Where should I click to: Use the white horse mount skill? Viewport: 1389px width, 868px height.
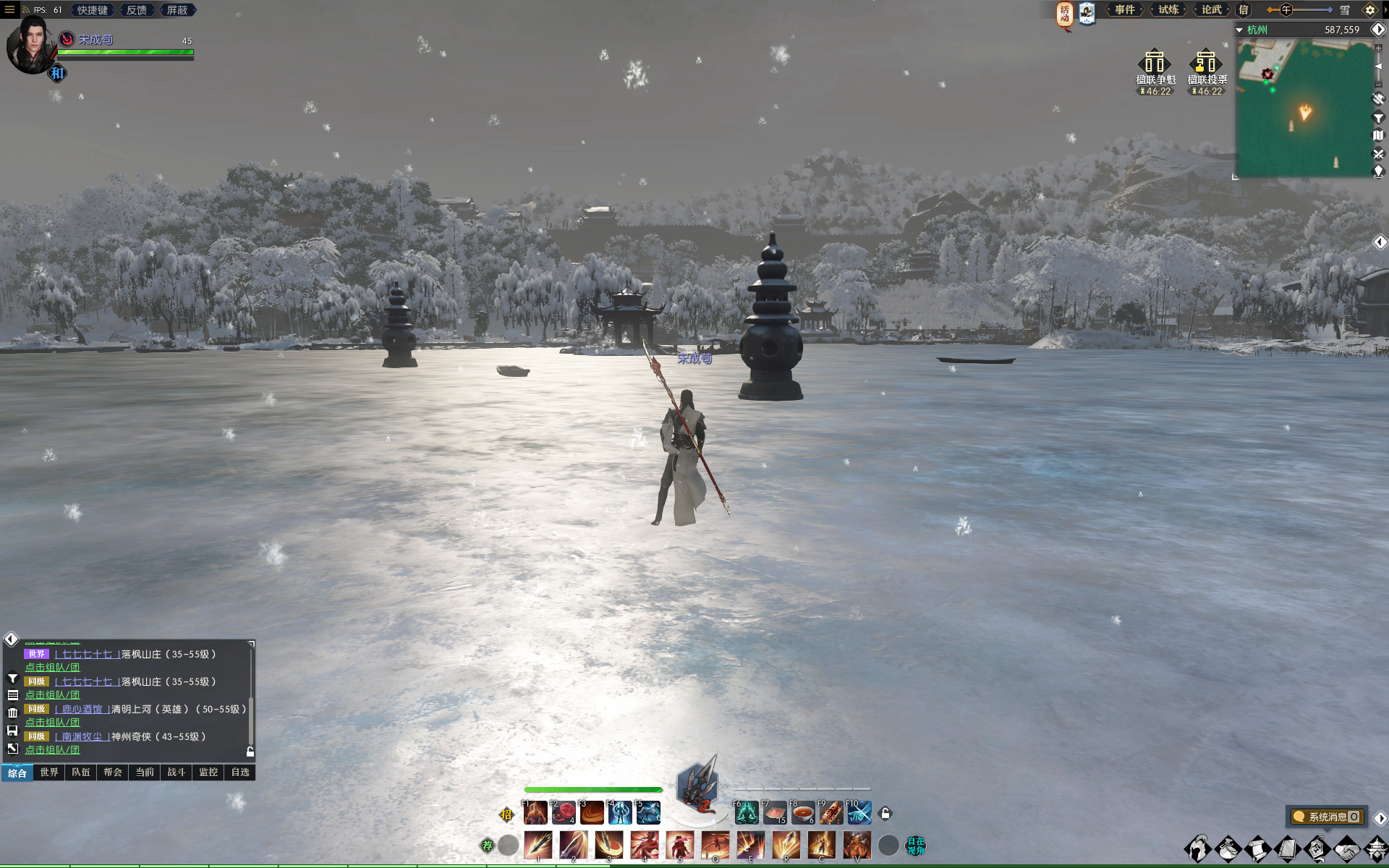(x=648, y=813)
